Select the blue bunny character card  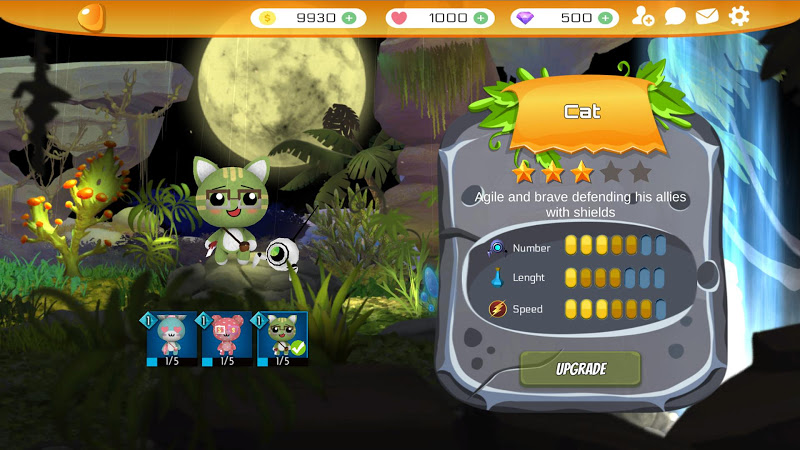pos(172,339)
